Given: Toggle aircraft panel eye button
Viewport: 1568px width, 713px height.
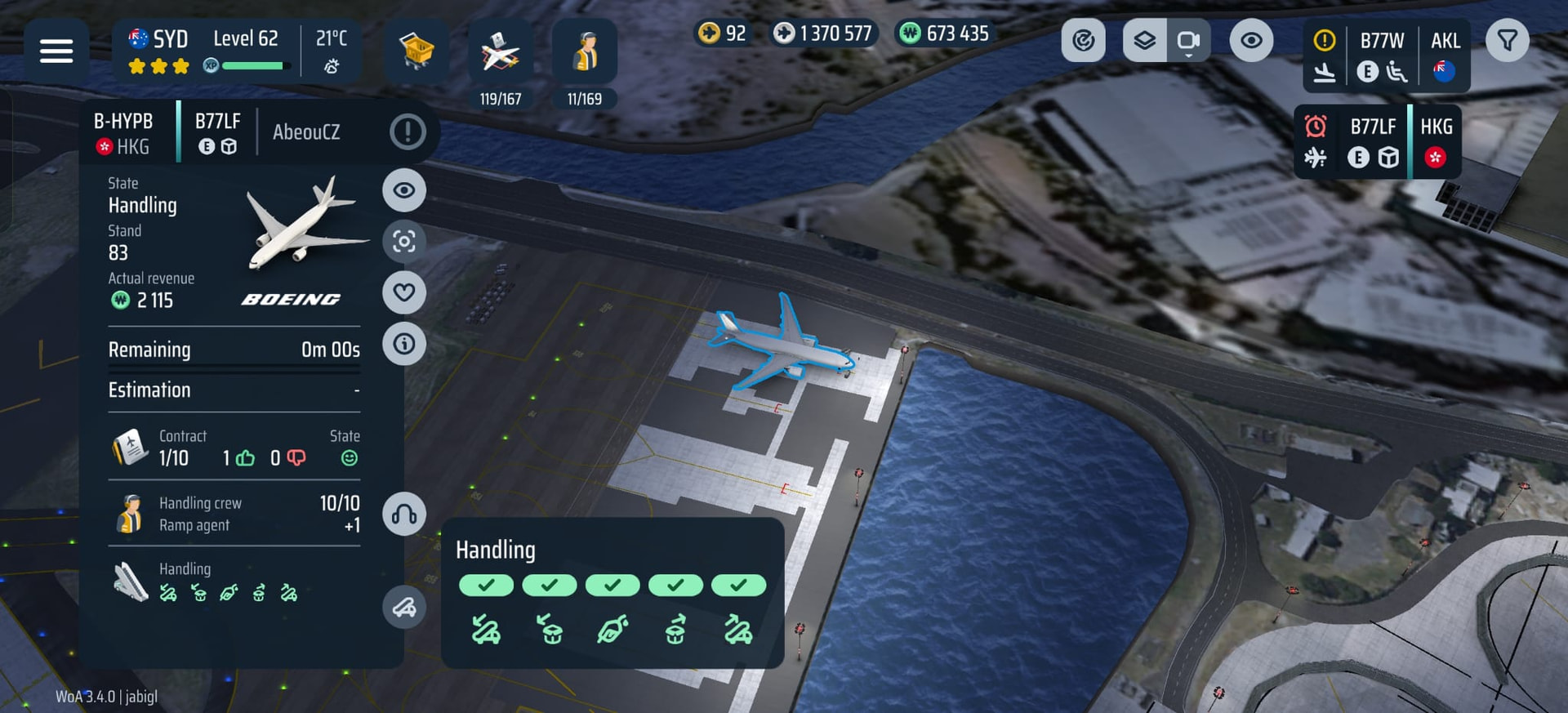Looking at the screenshot, I should click(x=404, y=191).
